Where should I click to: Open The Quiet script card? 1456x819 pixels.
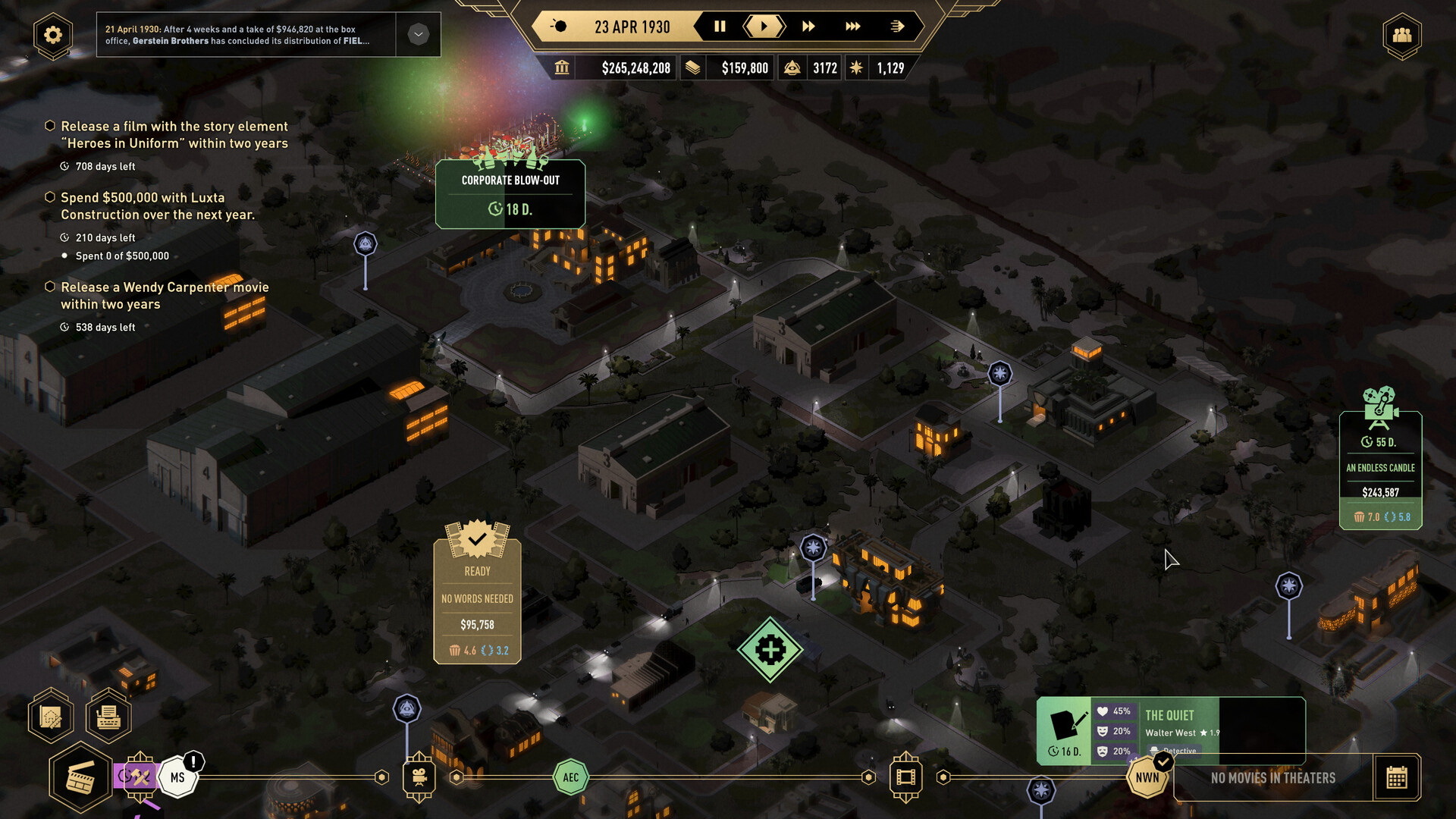pos(1170,730)
